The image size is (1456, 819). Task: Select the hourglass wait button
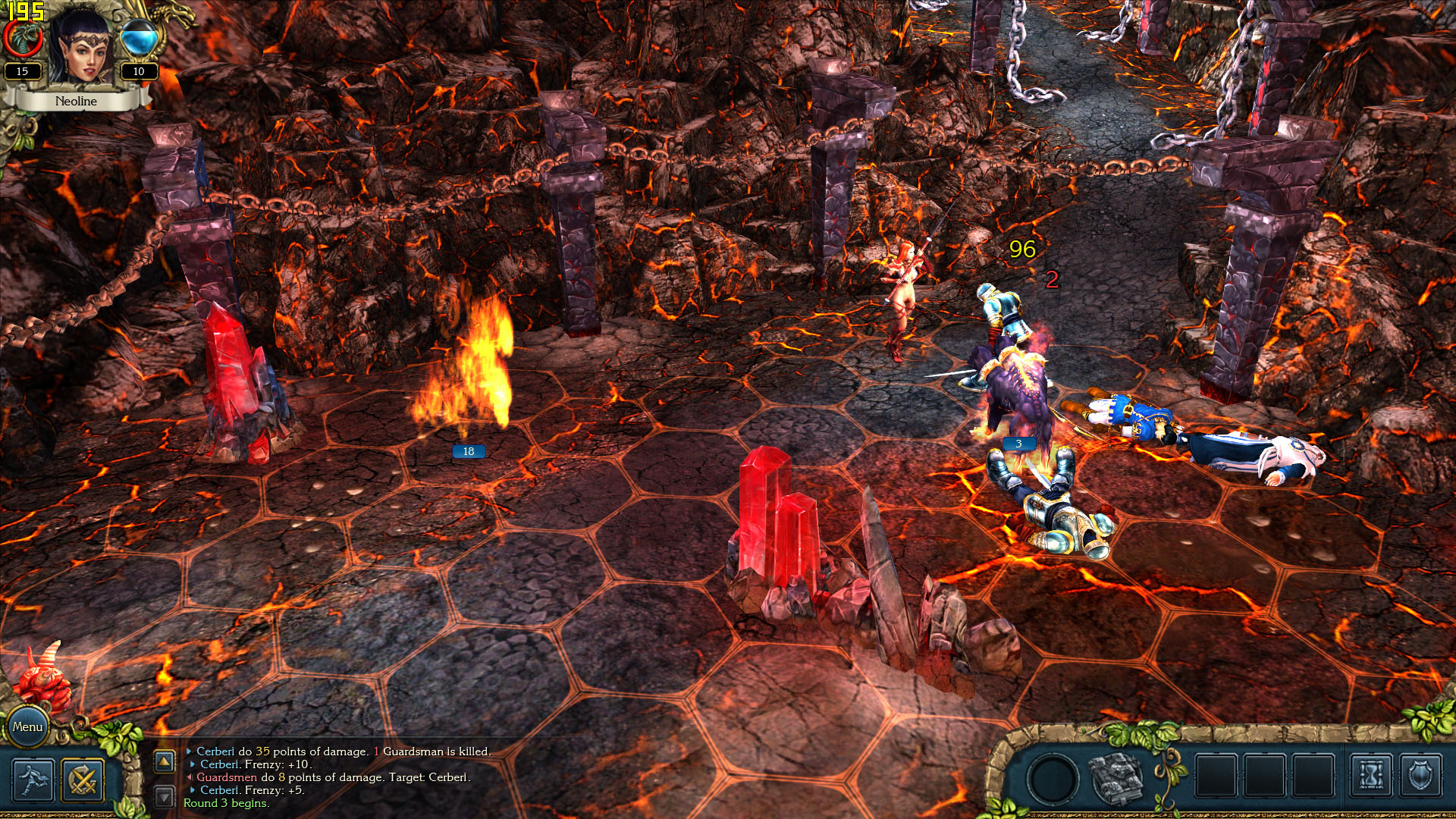pyautogui.click(x=1371, y=775)
